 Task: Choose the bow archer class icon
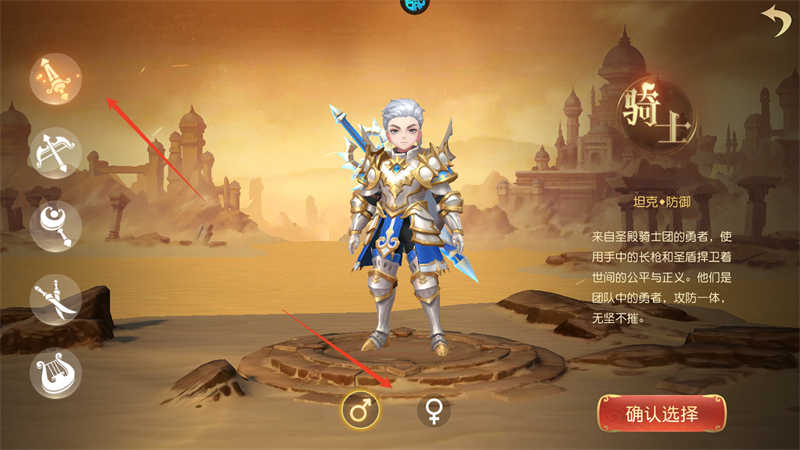(54, 153)
